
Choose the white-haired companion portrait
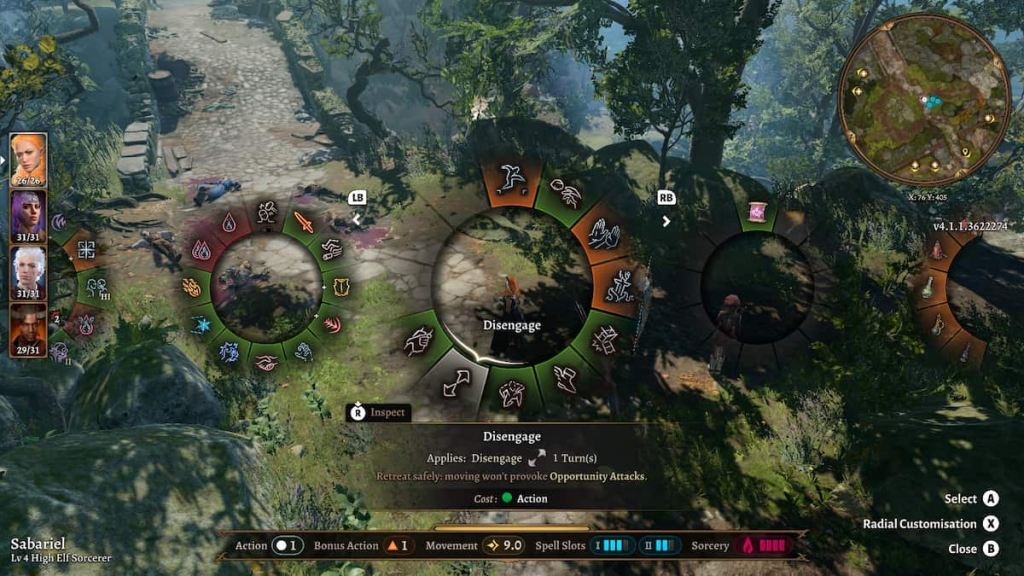28,272
